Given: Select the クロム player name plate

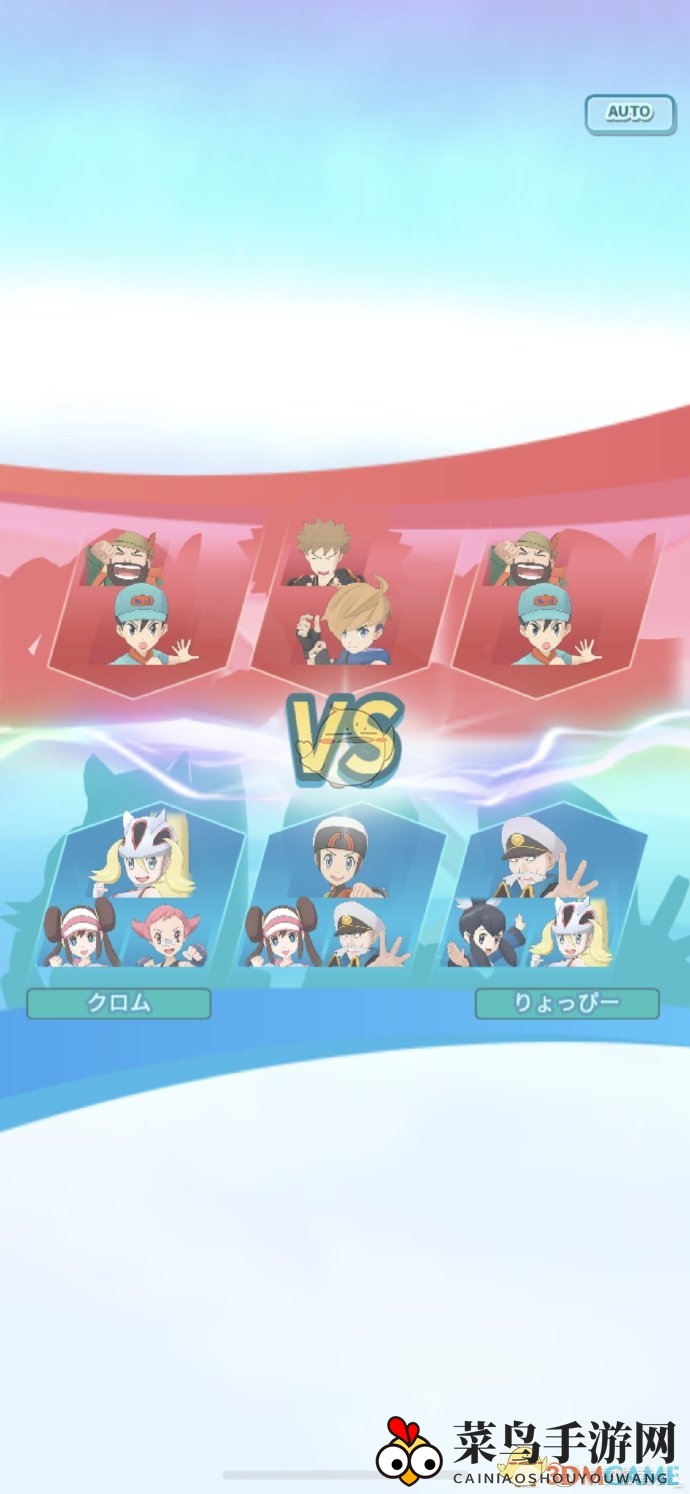Looking at the screenshot, I should coord(119,1003).
